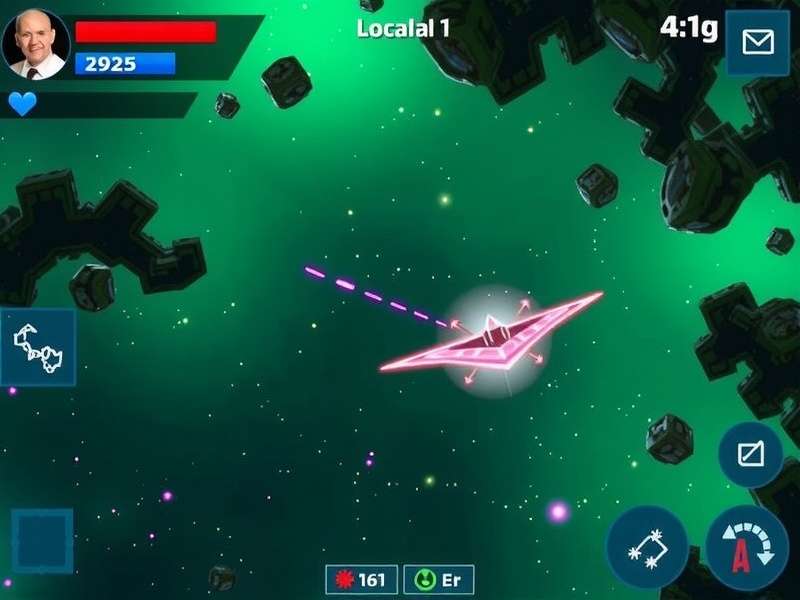Open the envelope mail button
Image resolution: width=800 pixels, height=600 pixels.
(758, 43)
